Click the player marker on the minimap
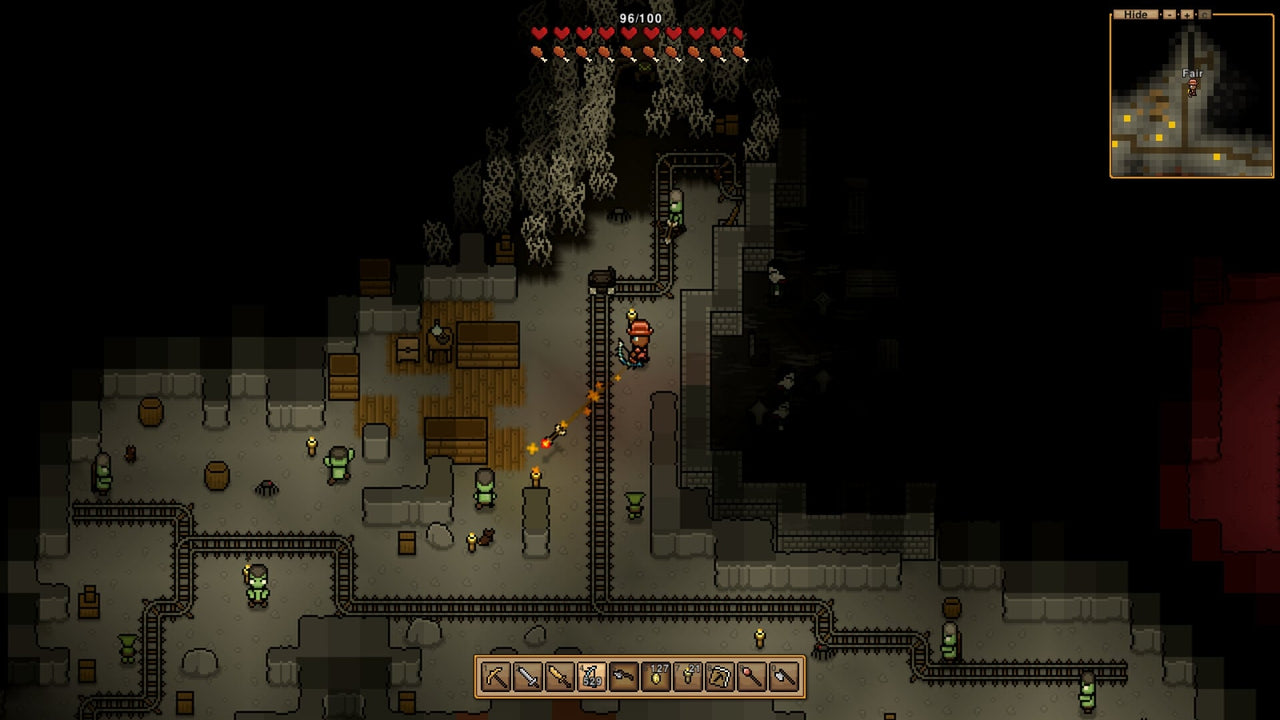1280x720 pixels. (1191, 88)
